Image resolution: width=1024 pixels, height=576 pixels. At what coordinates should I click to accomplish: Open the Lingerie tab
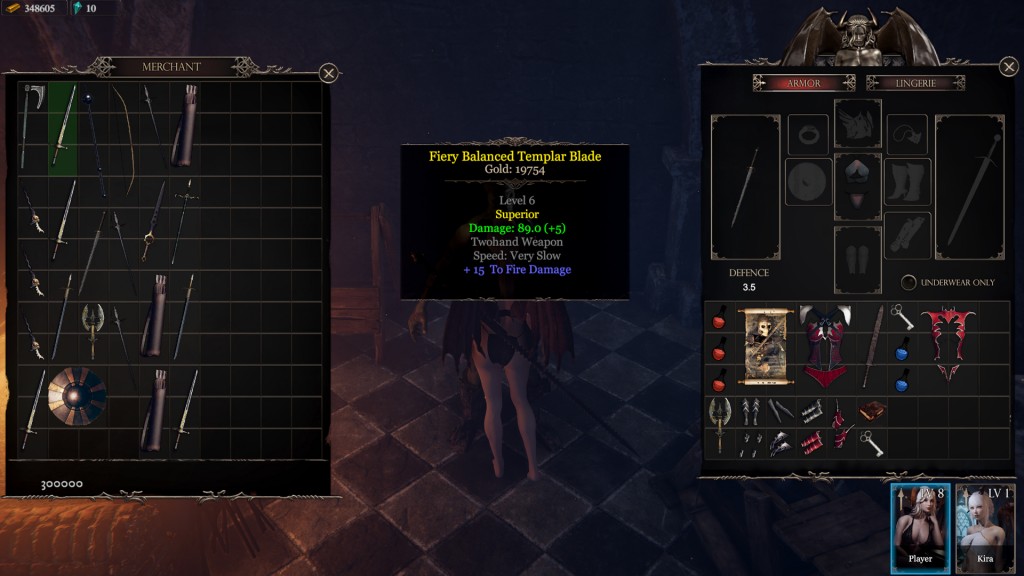(x=915, y=83)
